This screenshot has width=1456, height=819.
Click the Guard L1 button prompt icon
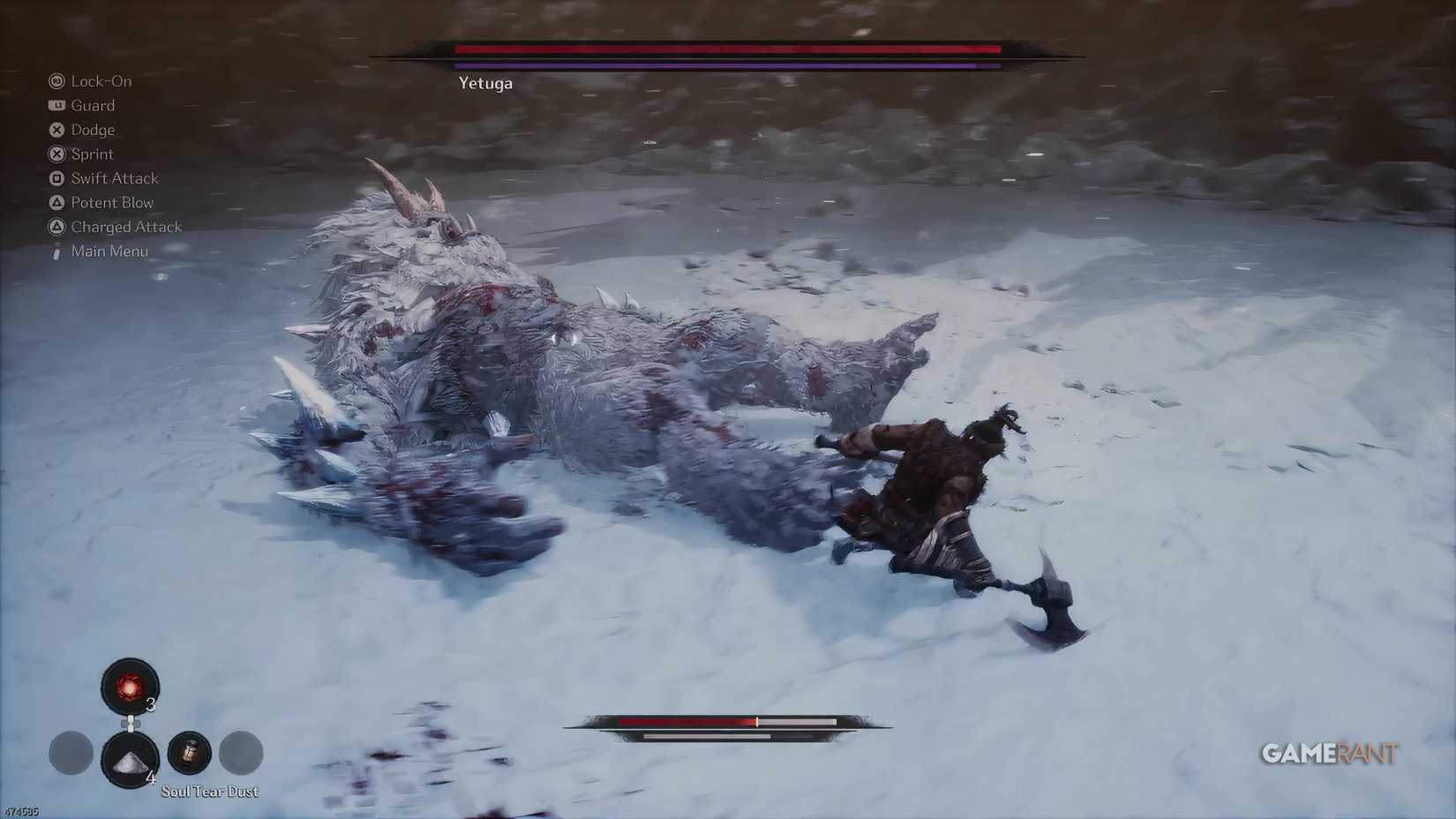tap(56, 105)
